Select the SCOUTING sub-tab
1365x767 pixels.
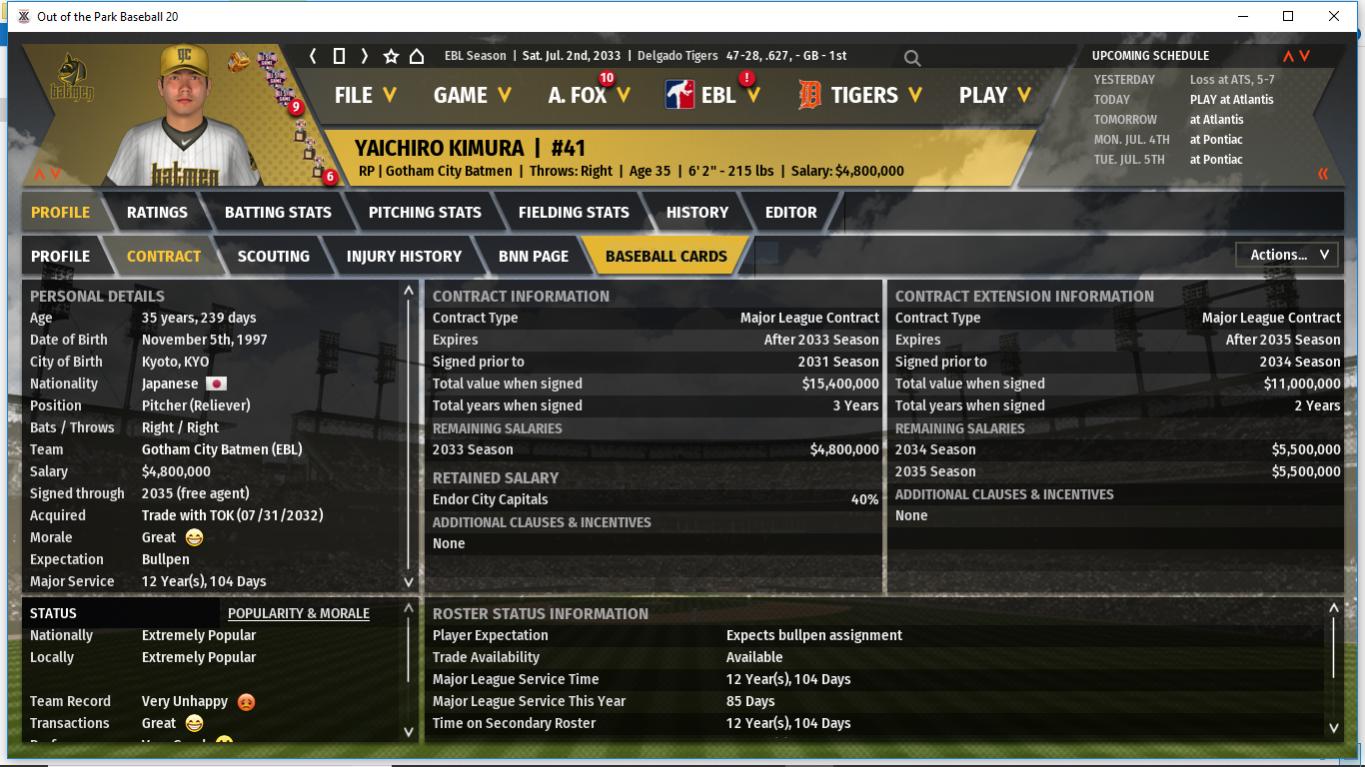(x=273, y=256)
